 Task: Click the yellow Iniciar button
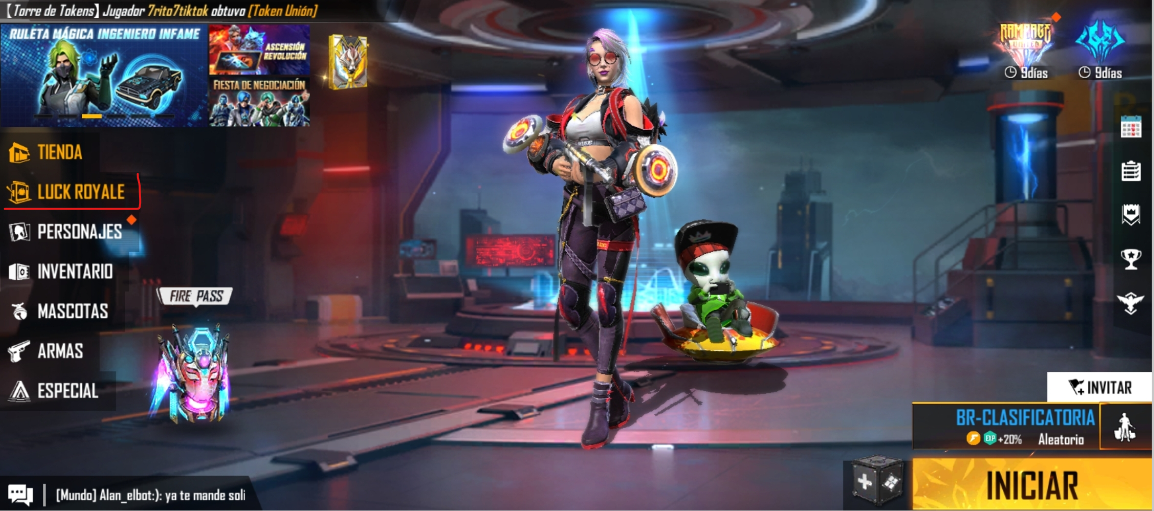1032,485
